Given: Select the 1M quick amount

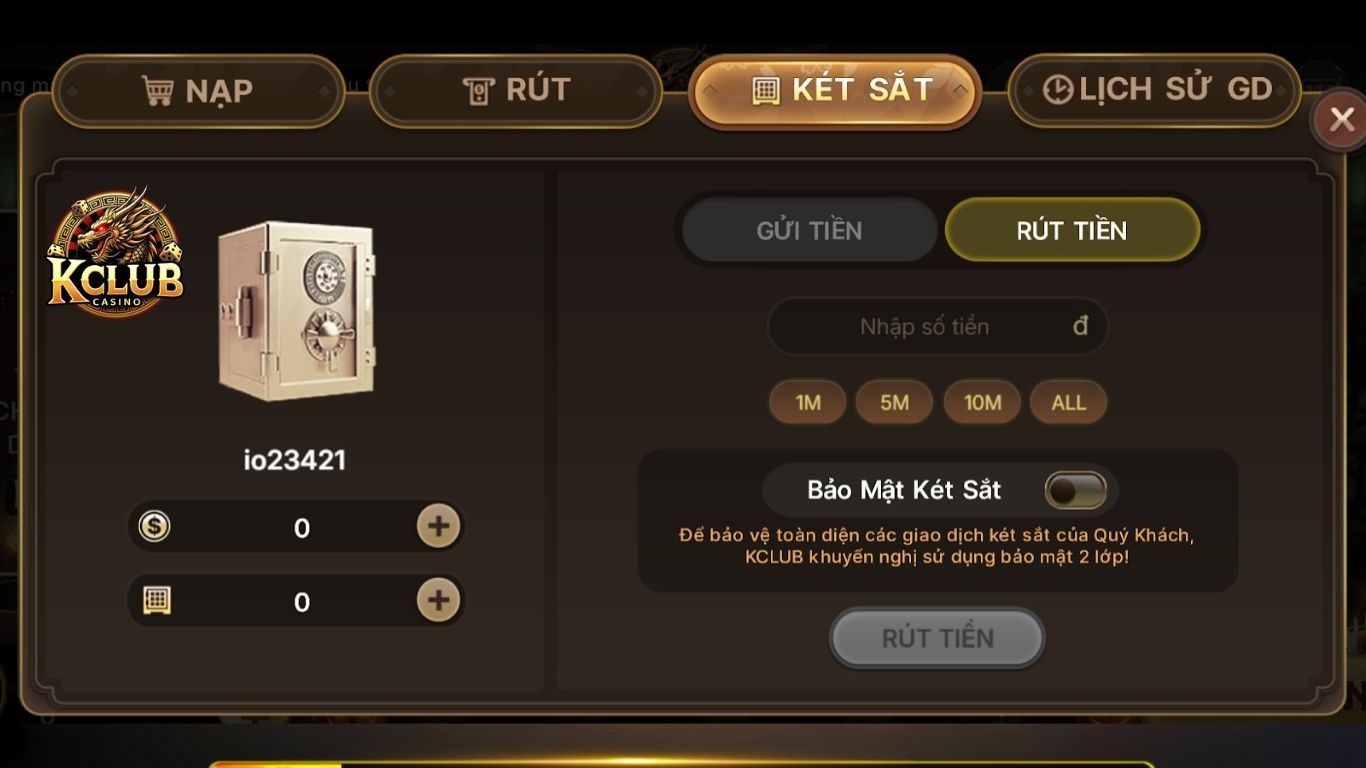Looking at the screenshot, I should click(x=807, y=402).
